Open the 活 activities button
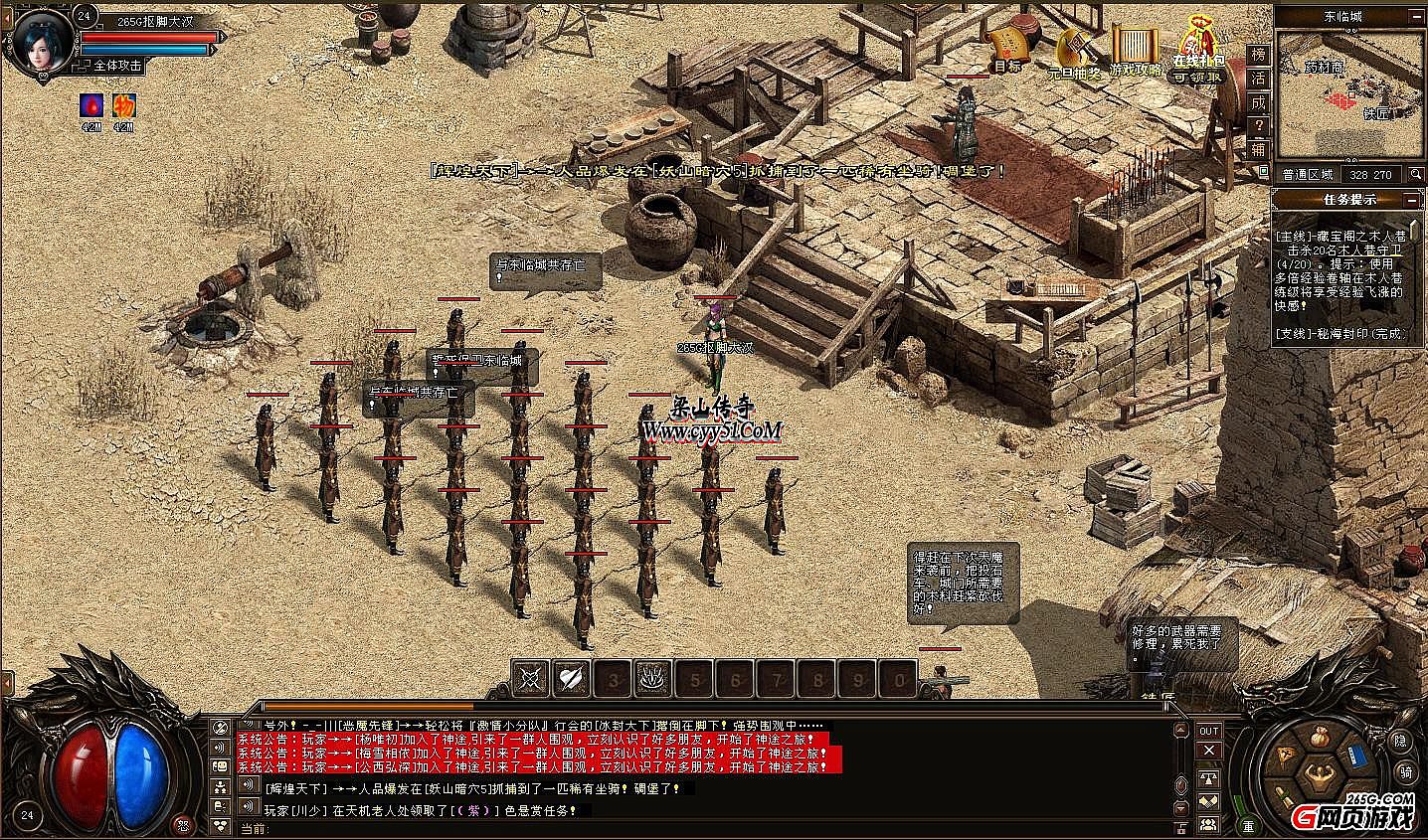Image resolution: width=1428 pixels, height=840 pixels. click(x=1258, y=78)
